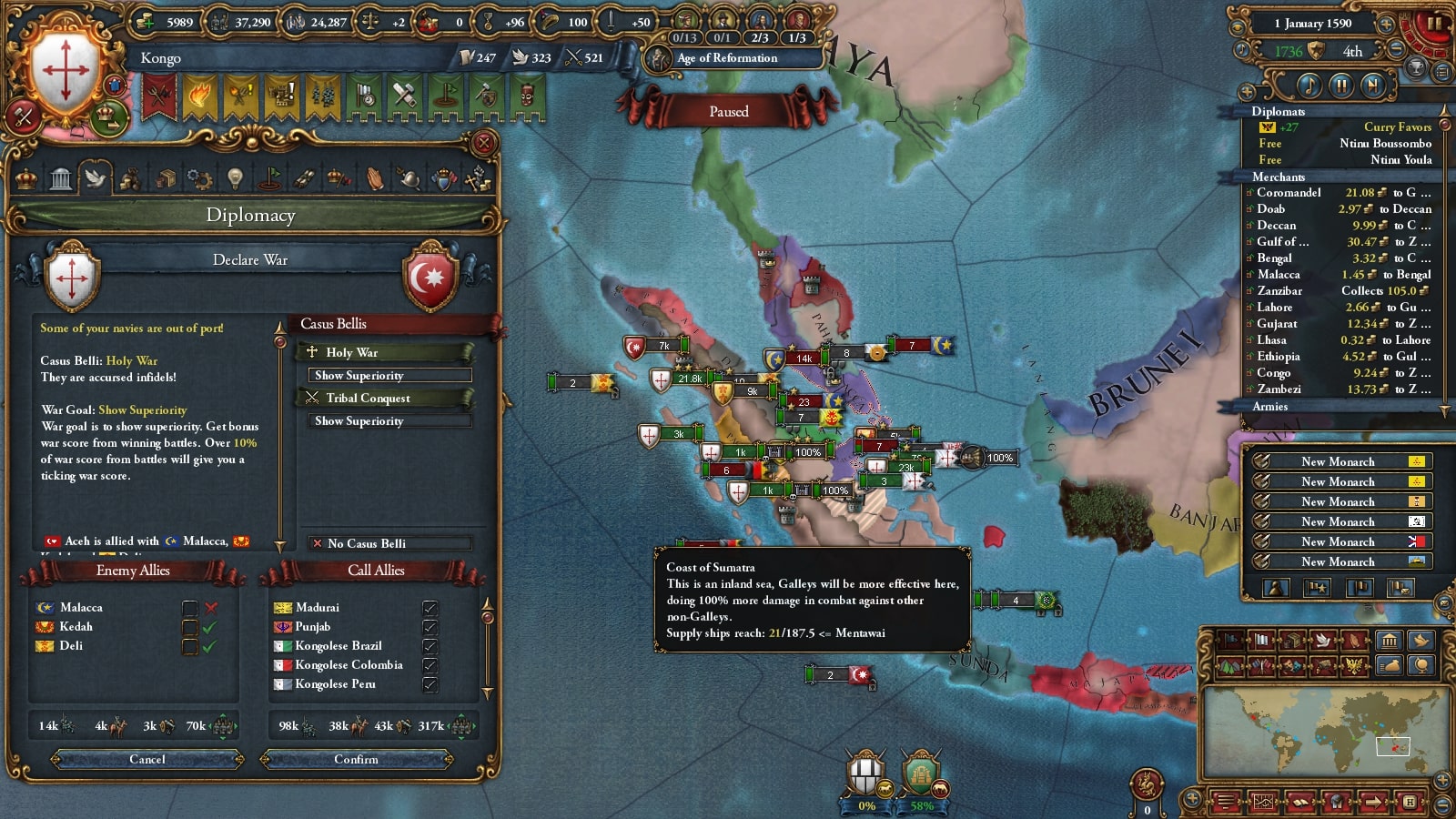This screenshot has width=1456, height=819.
Task: Select the Coromandel merchant row
Action: coord(1338,193)
